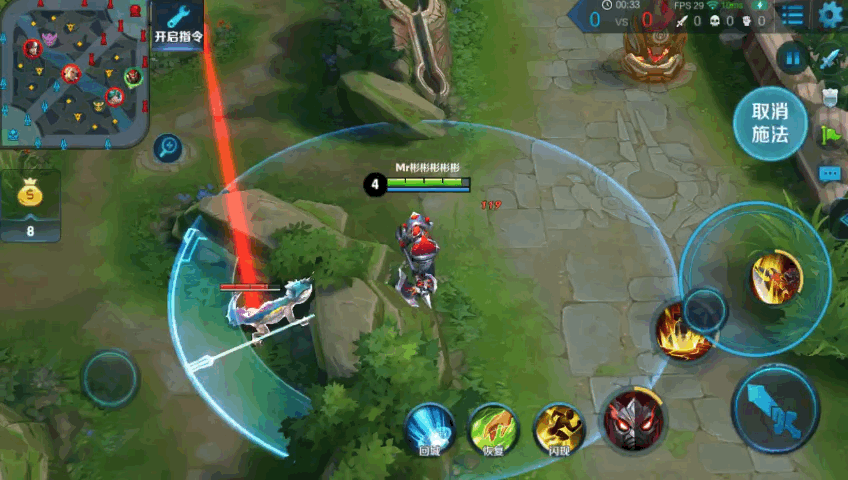The image size is (848, 480).
Task: Send the green flag gather signal
Action: tap(830, 134)
